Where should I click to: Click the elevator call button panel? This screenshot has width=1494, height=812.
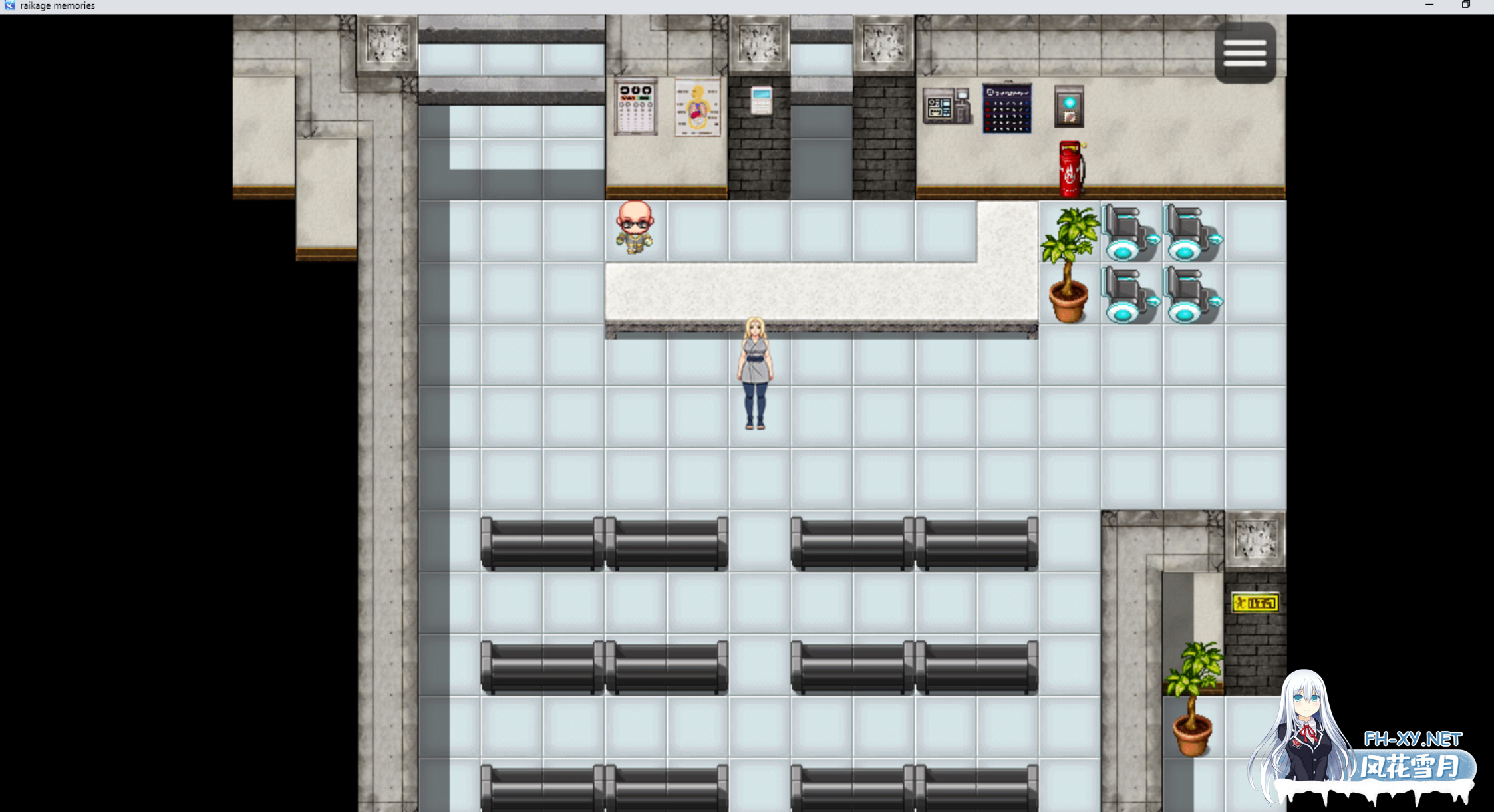coord(1069,106)
